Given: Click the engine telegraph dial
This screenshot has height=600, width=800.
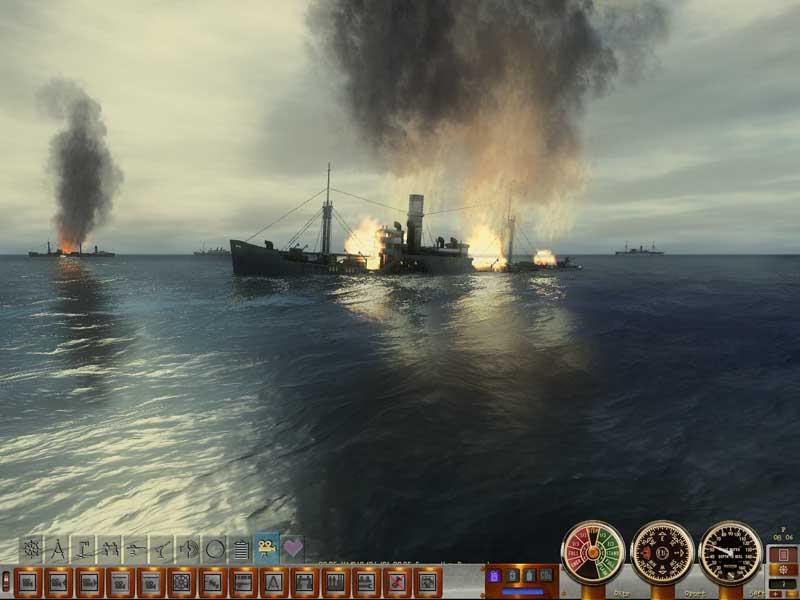Looking at the screenshot, I should tap(592, 552).
